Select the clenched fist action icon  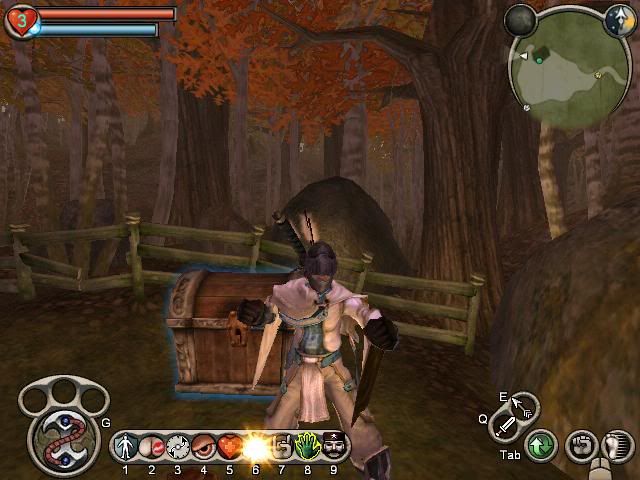tap(581, 444)
